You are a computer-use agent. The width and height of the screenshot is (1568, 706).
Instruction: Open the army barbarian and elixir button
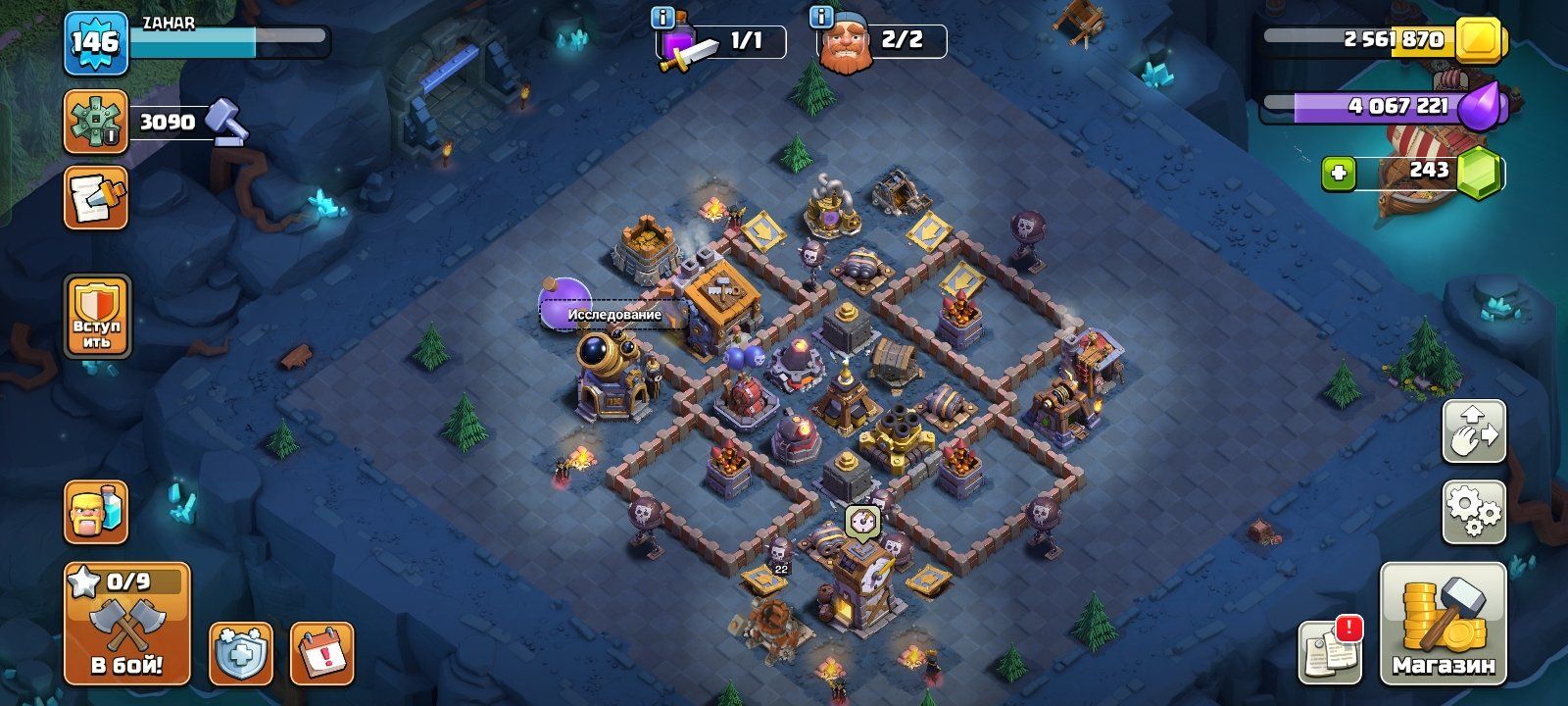point(96,512)
